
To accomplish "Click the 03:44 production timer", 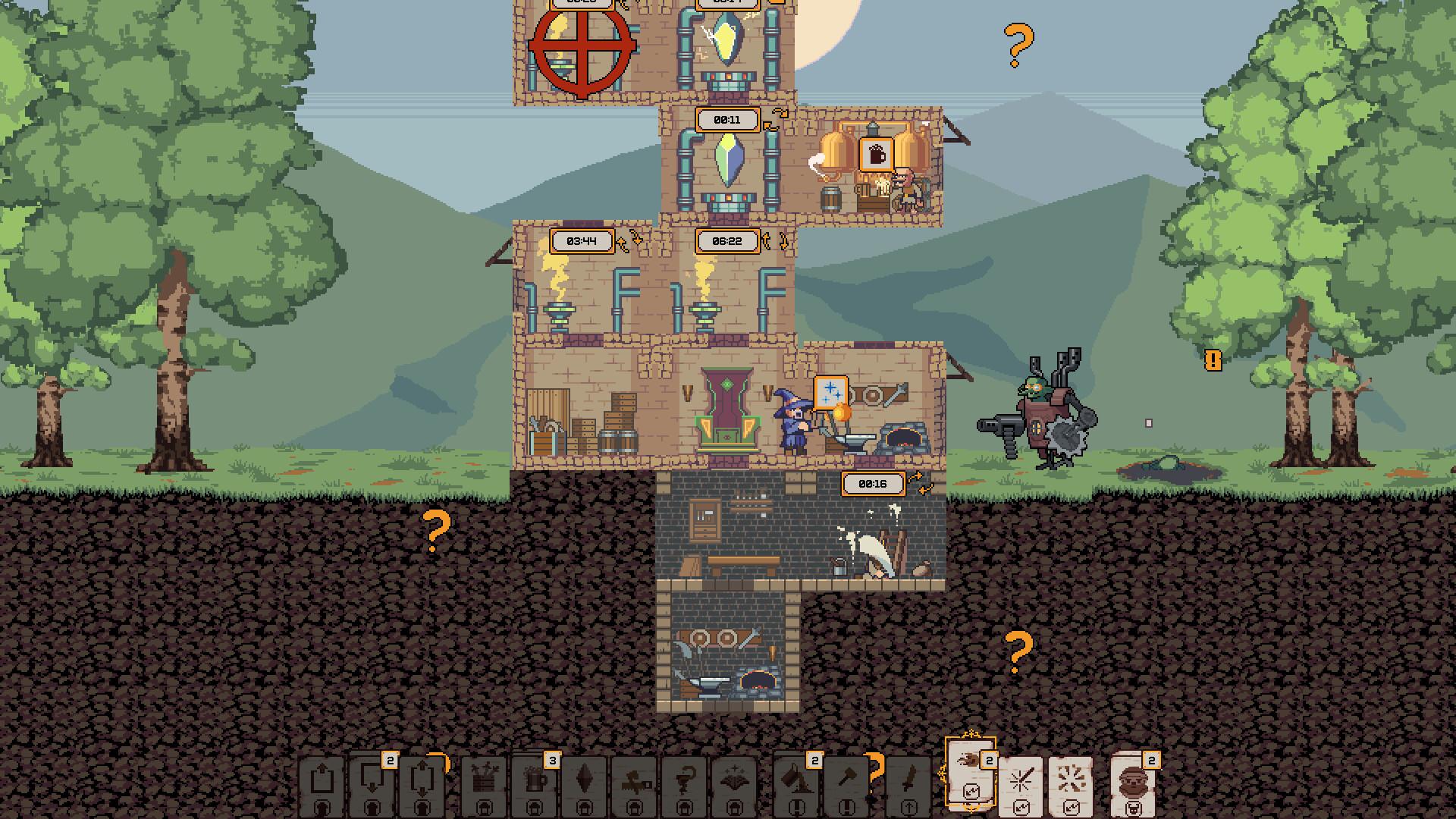I will (x=582, y=240).
